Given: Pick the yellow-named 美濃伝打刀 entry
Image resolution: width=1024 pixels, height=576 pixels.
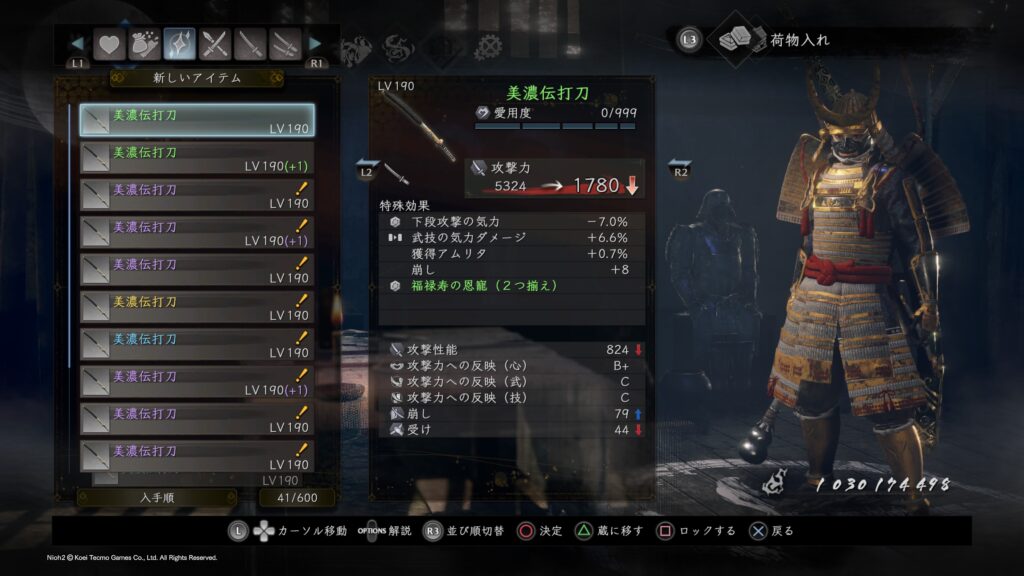Looking at the screenshot, I should click(x=197, y=308).
